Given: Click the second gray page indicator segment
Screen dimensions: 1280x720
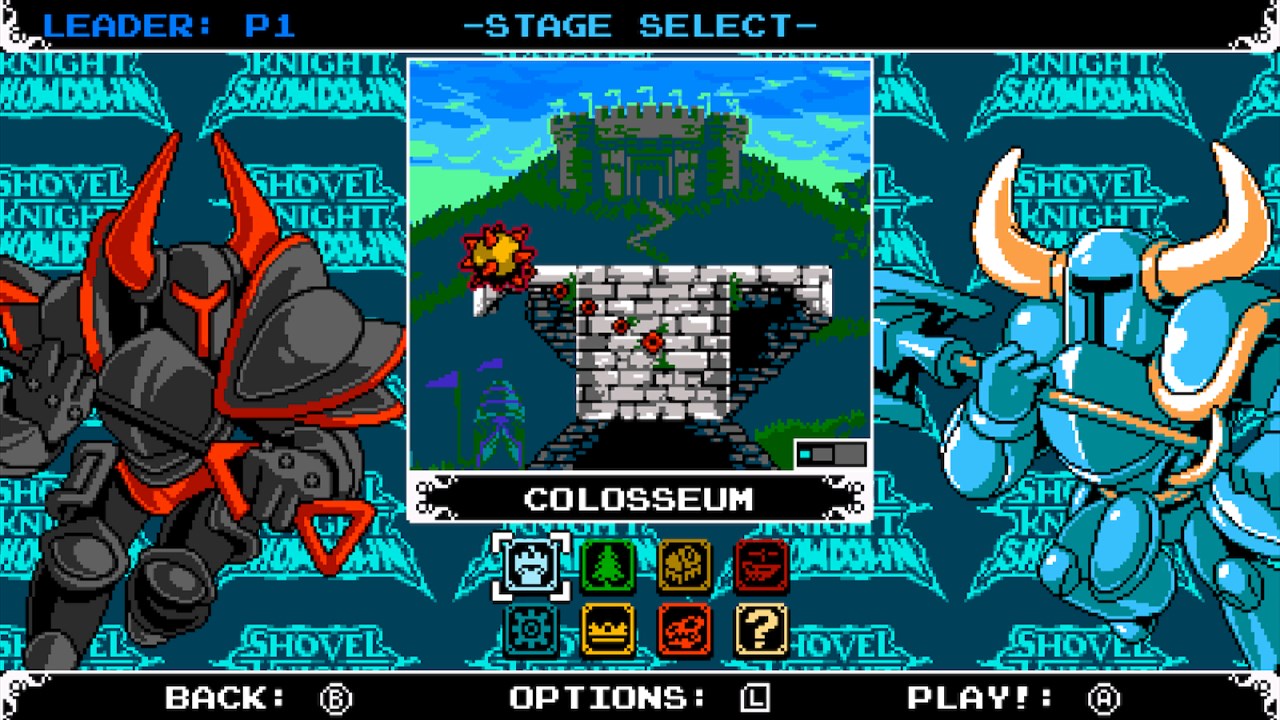Looking at the screenshot, I should pos(820,454).
